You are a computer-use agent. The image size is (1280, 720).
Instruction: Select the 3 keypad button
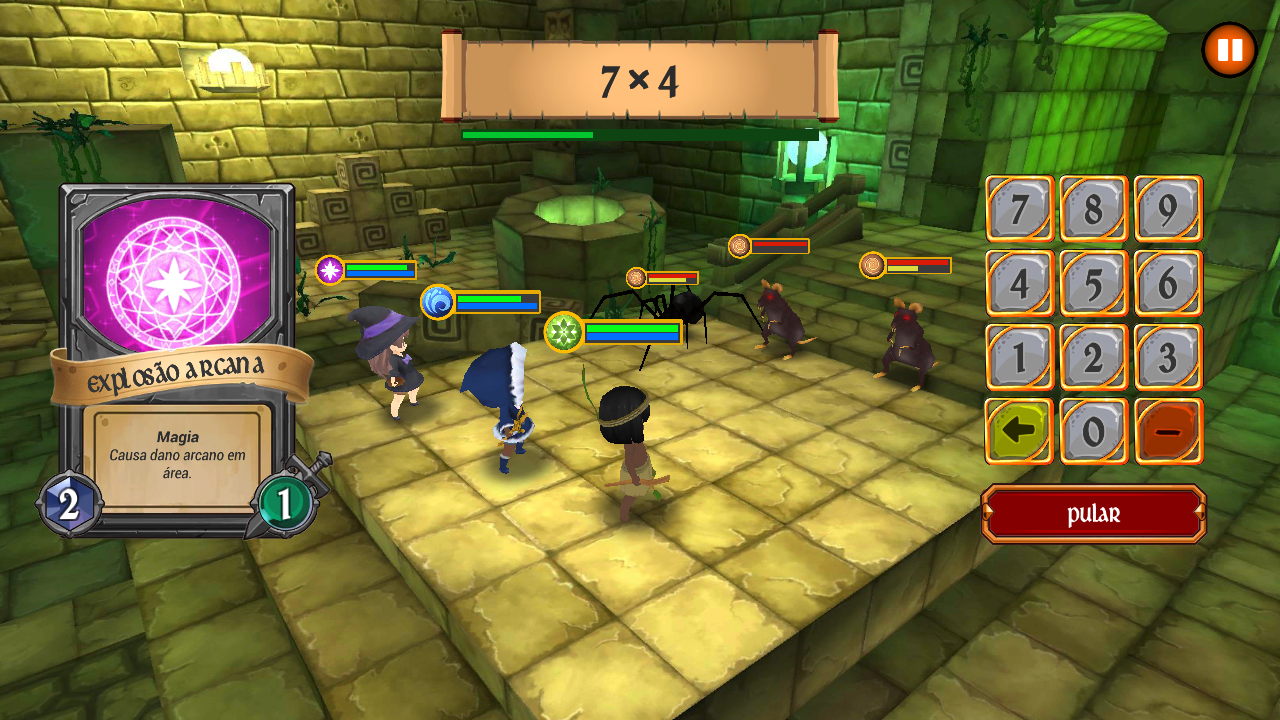(x=1168, y=357)
